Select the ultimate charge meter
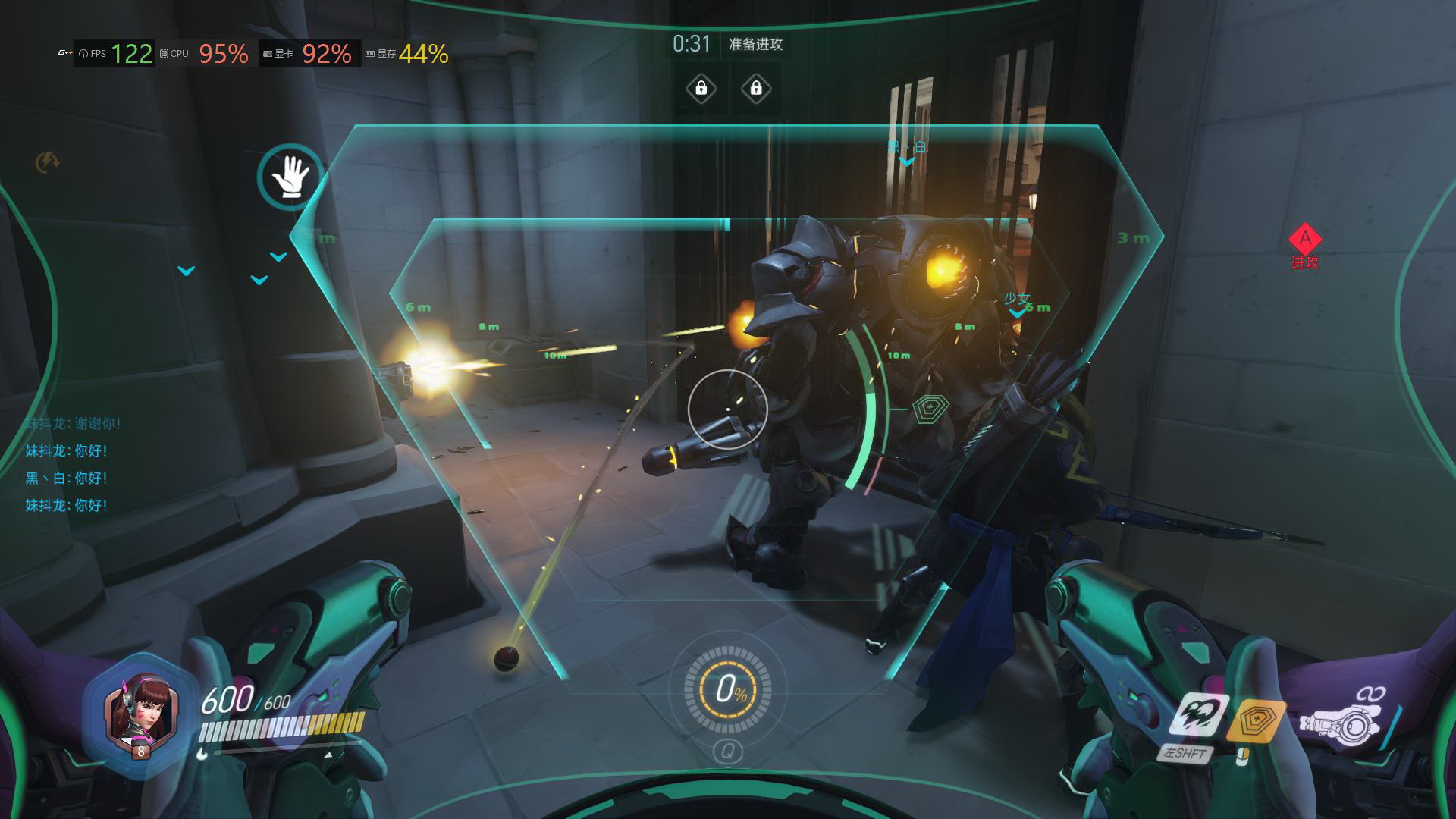This screenshot has width=1456, height=819. coord(727,689)
